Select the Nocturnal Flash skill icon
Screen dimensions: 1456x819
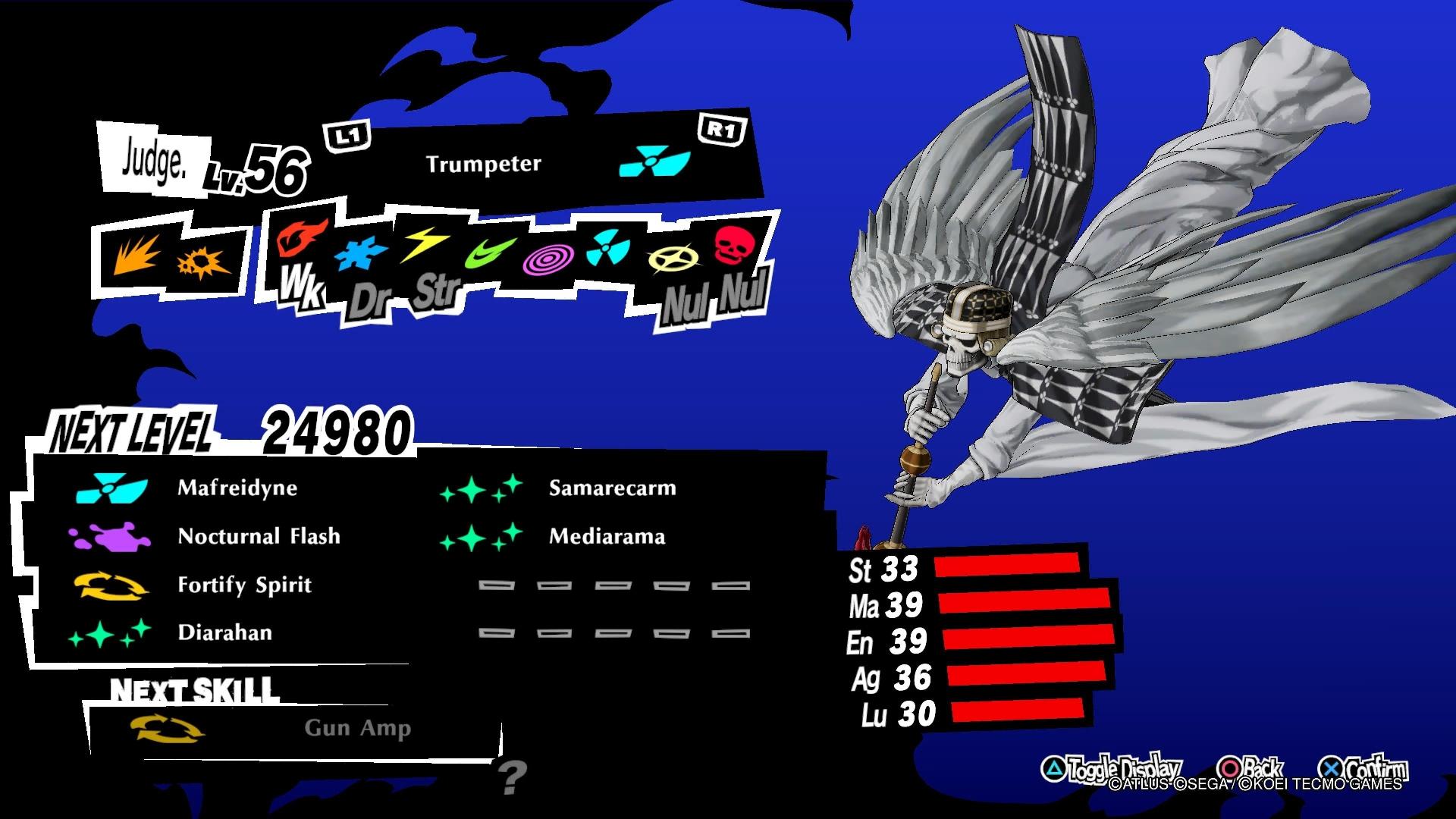112,536
